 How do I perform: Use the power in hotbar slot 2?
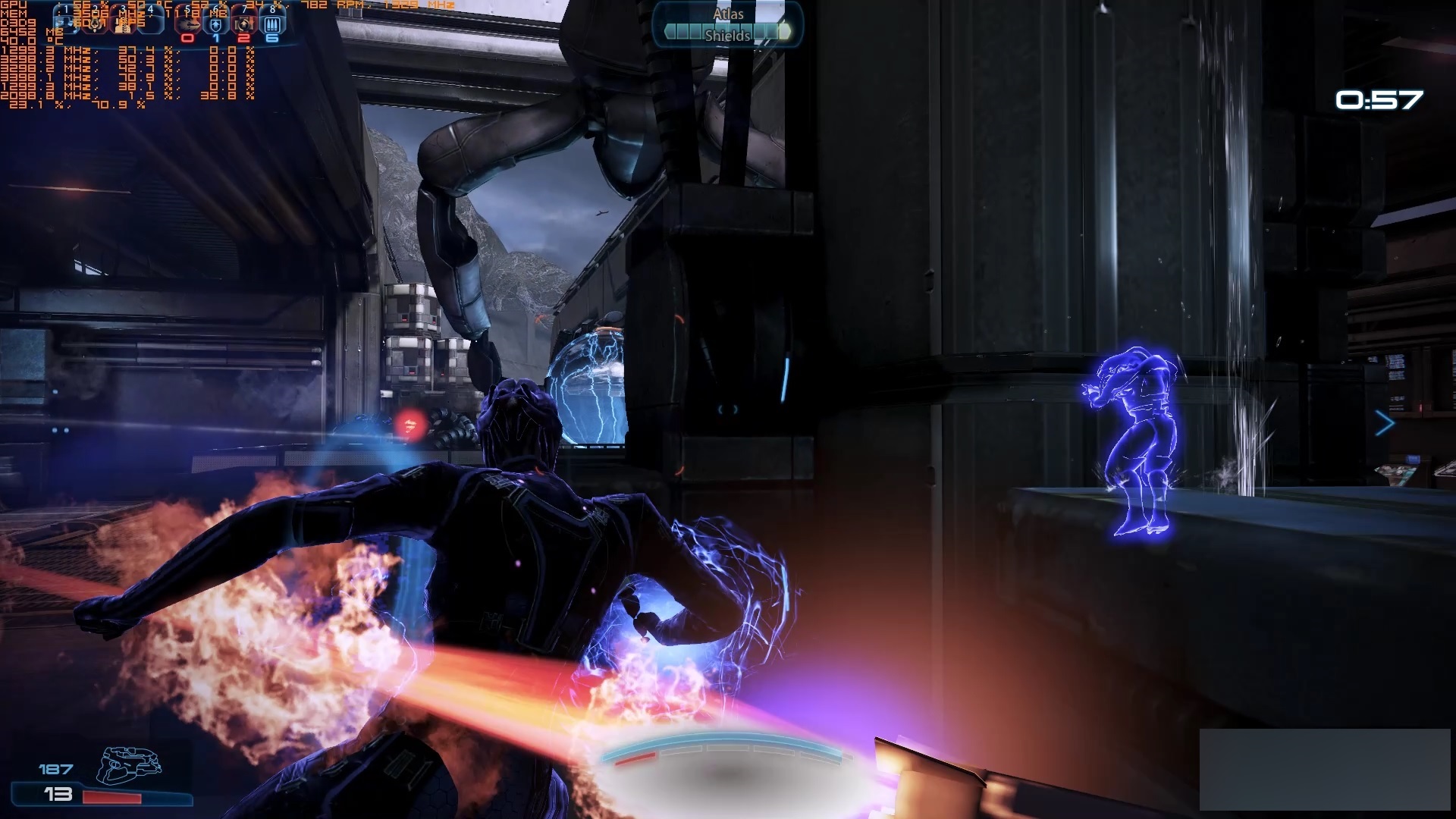click(x=95, y=23)
